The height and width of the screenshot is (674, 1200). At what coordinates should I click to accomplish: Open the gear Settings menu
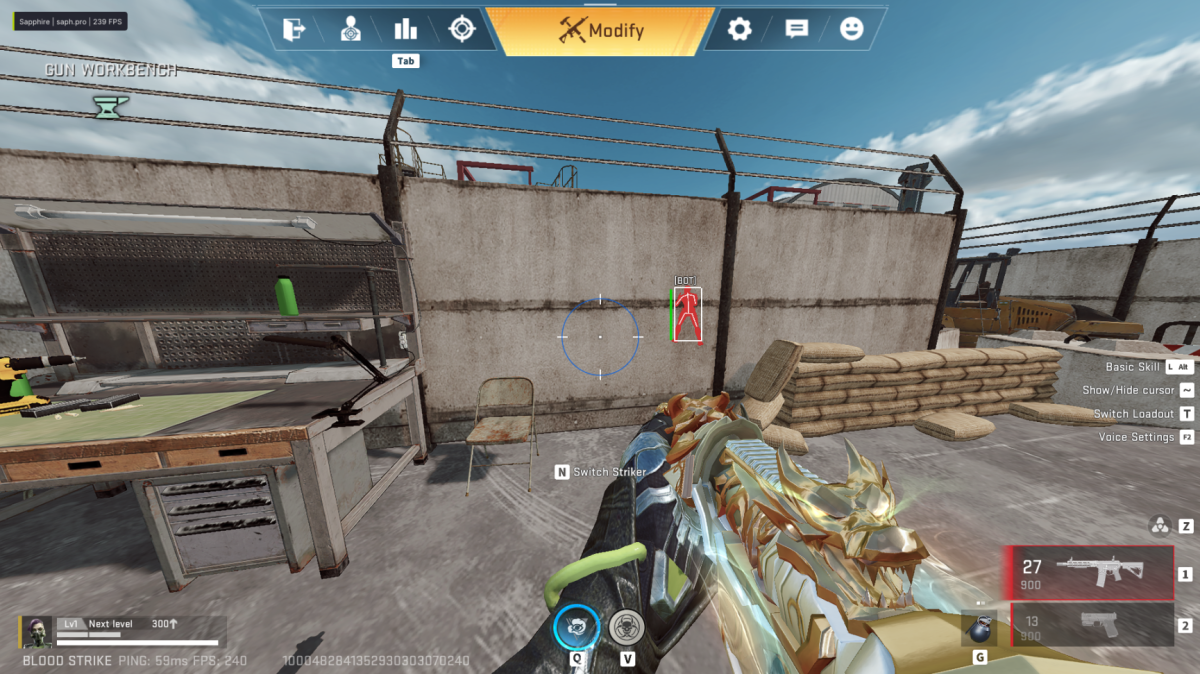point(739,29)
